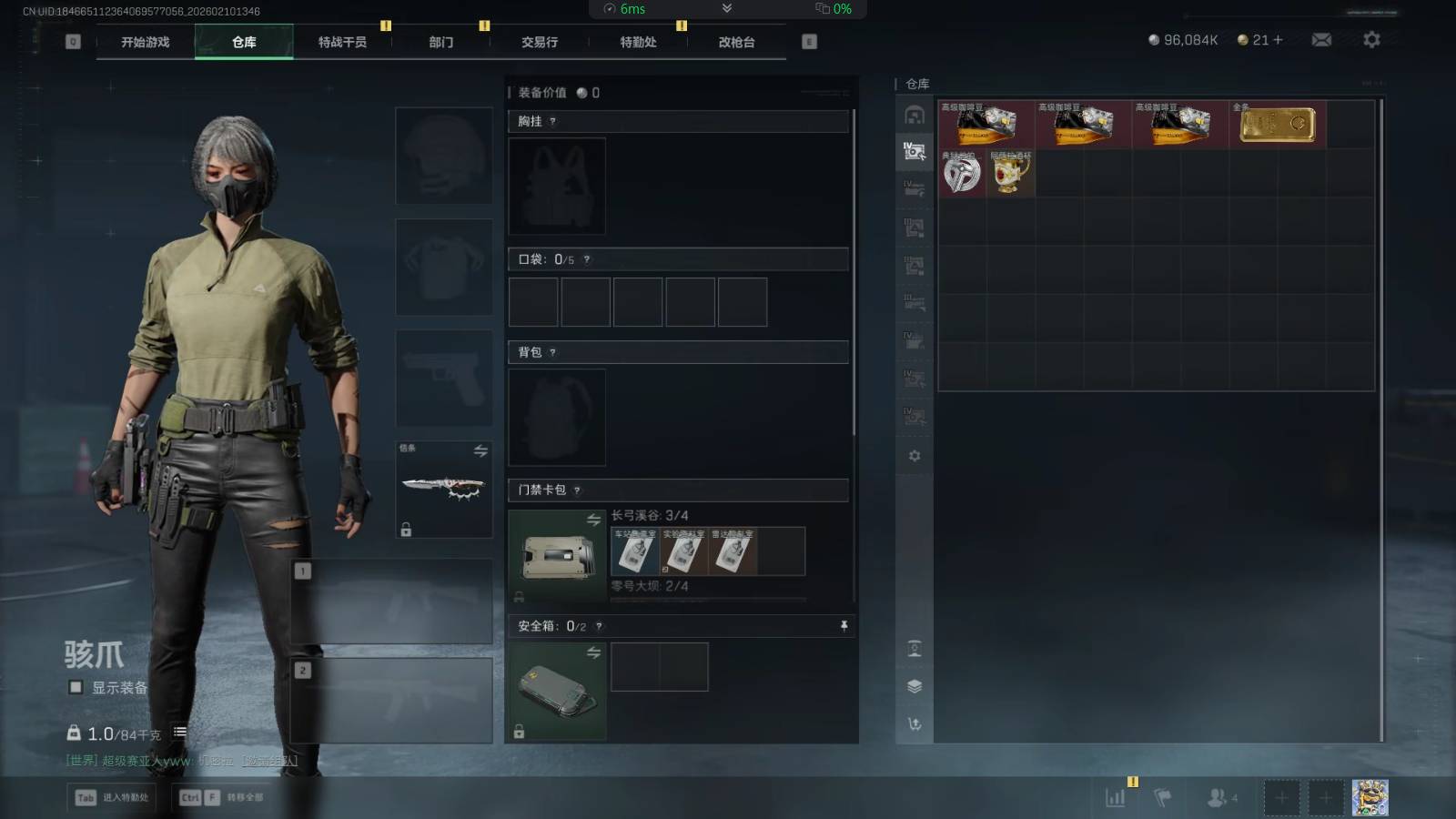Click the 进入特勤处 button
Screen dimensions: 1456x819
[113, 797]
